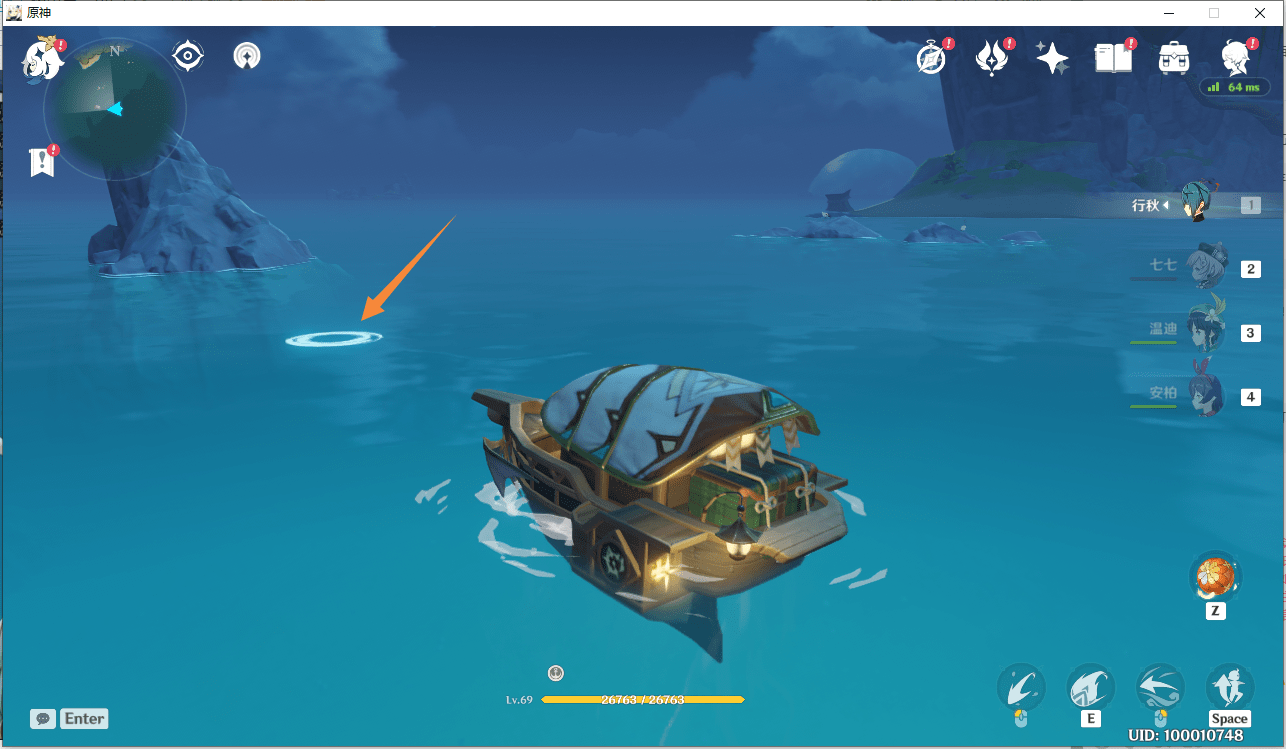This screenshot has height=749, width=1286.
Task: Open the chat box button
Action: (43, 718)
